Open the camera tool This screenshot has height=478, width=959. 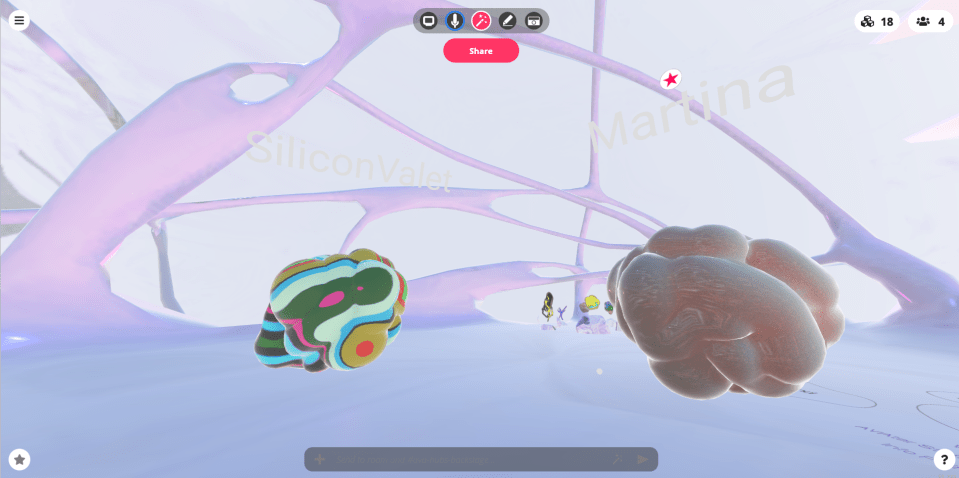pyautogui.click(x=534, y=20)
